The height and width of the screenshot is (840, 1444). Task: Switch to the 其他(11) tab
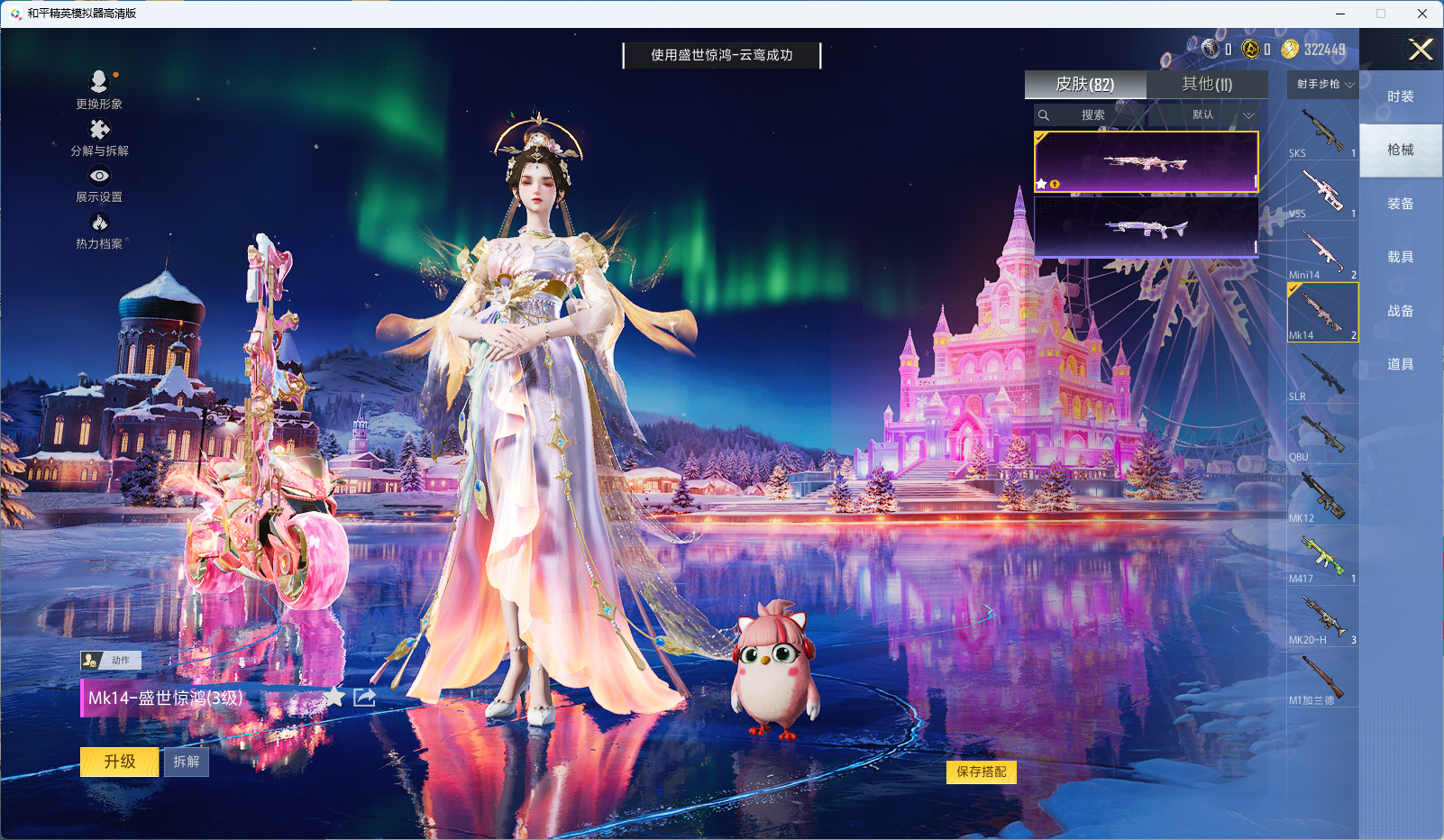coord(1207,84)
